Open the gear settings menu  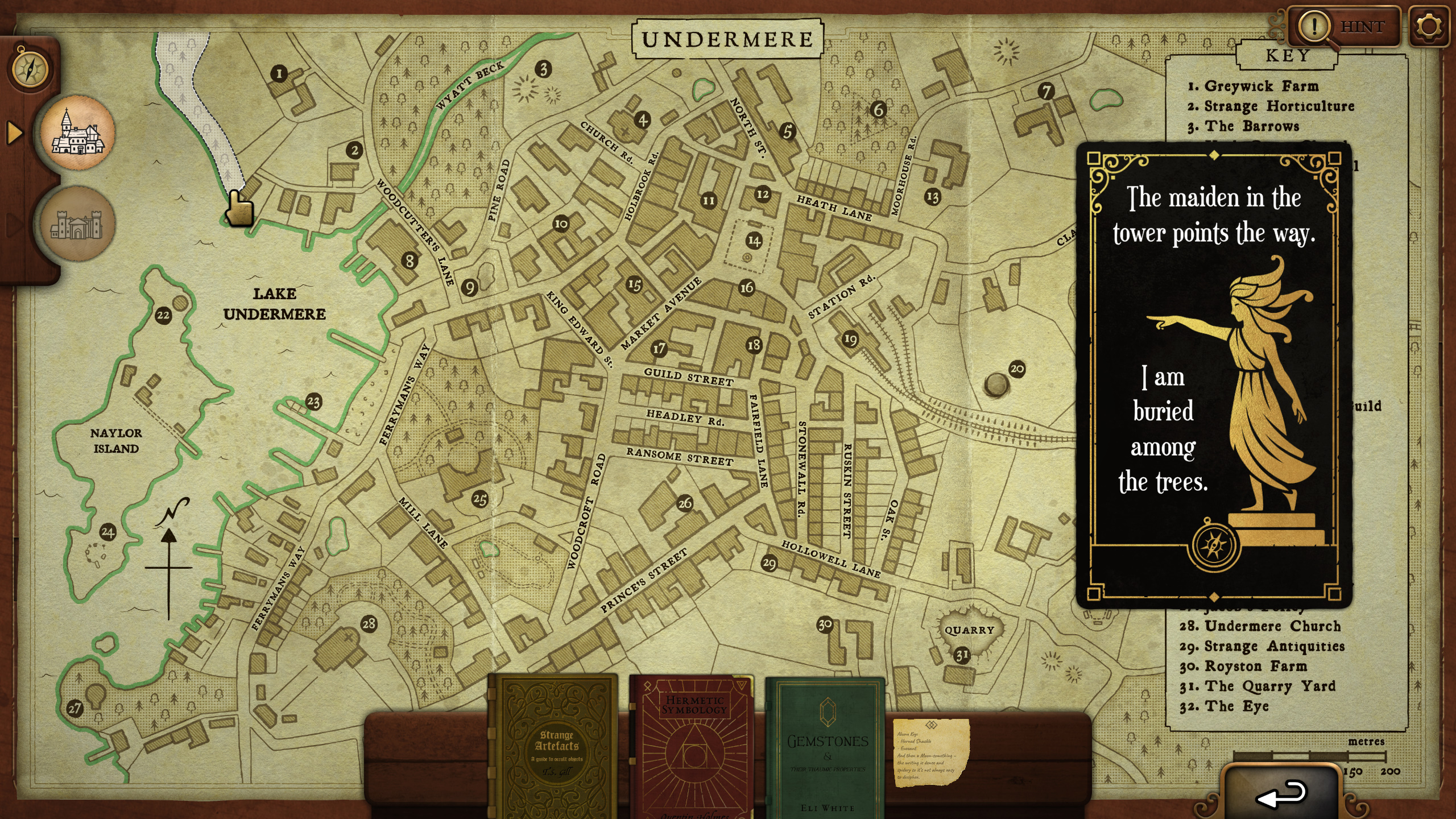pyautogui.click(x=1428, y=27)
